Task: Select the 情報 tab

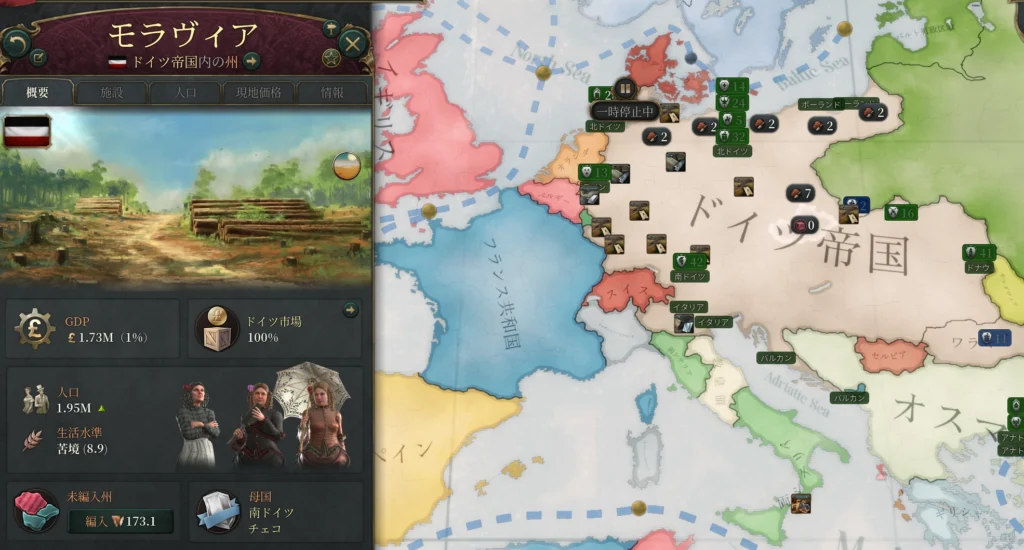Action: (332, 93)
